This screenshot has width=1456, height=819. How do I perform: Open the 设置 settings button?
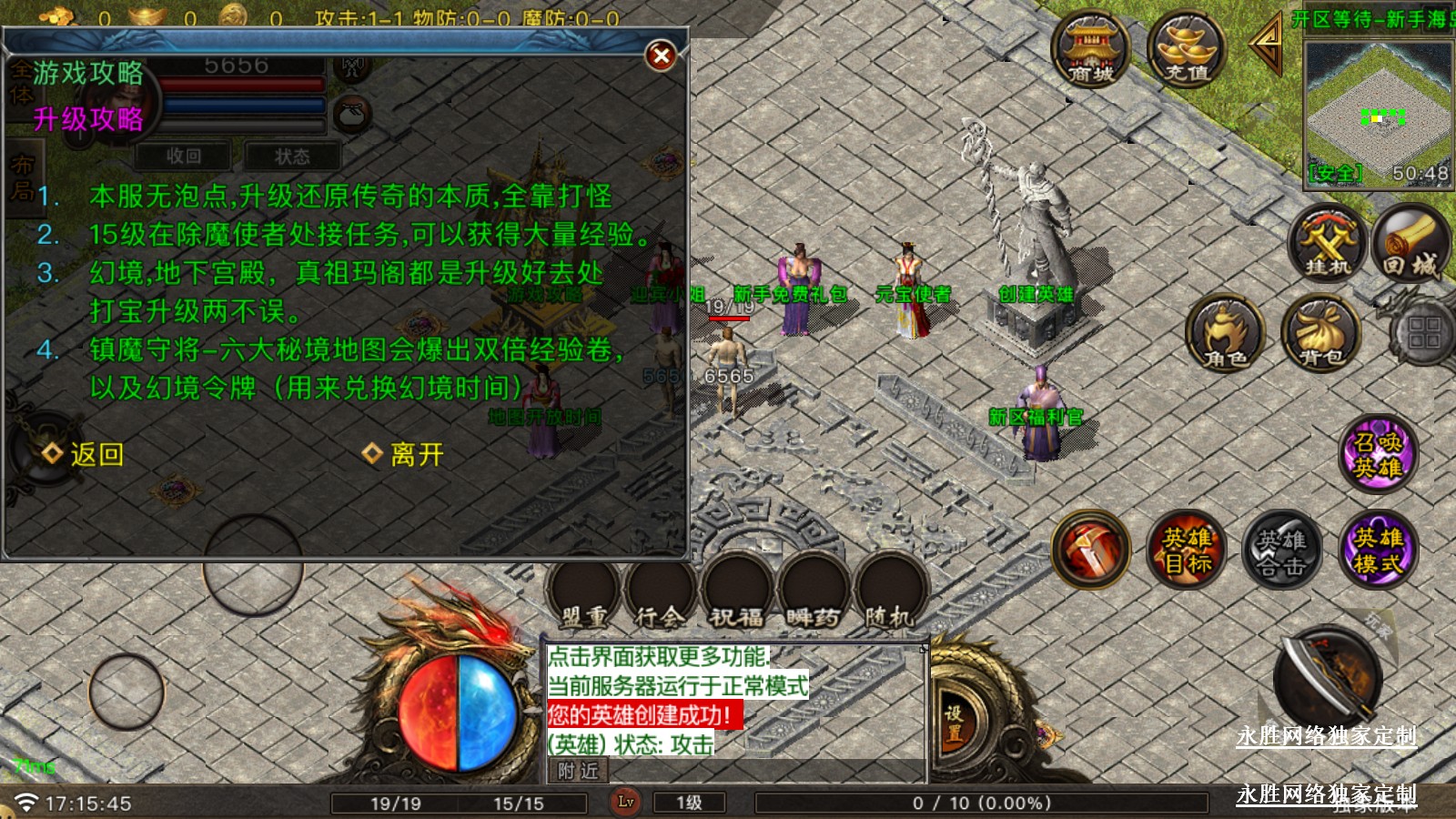(953, 723)
